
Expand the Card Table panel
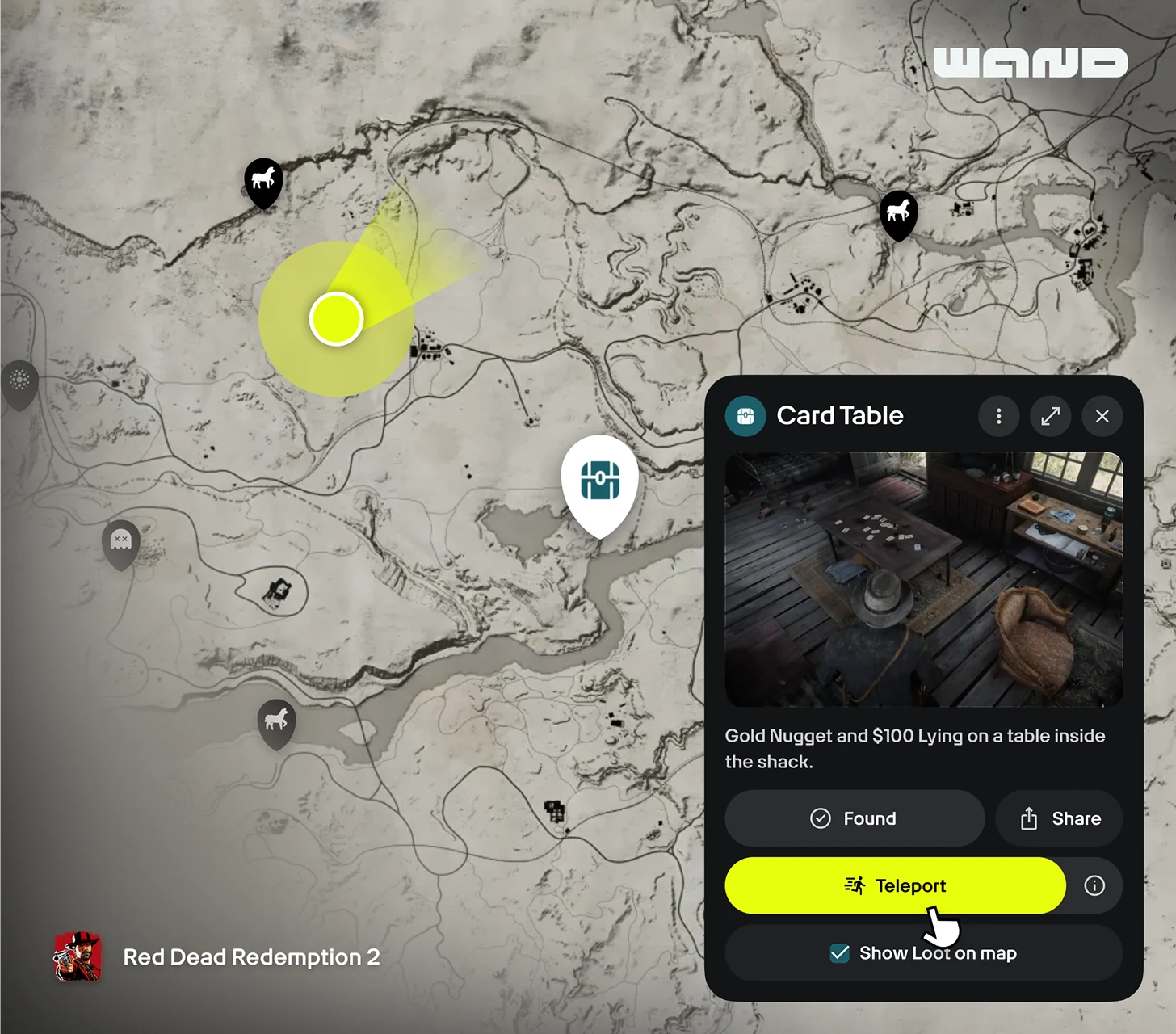[1050, 416]
